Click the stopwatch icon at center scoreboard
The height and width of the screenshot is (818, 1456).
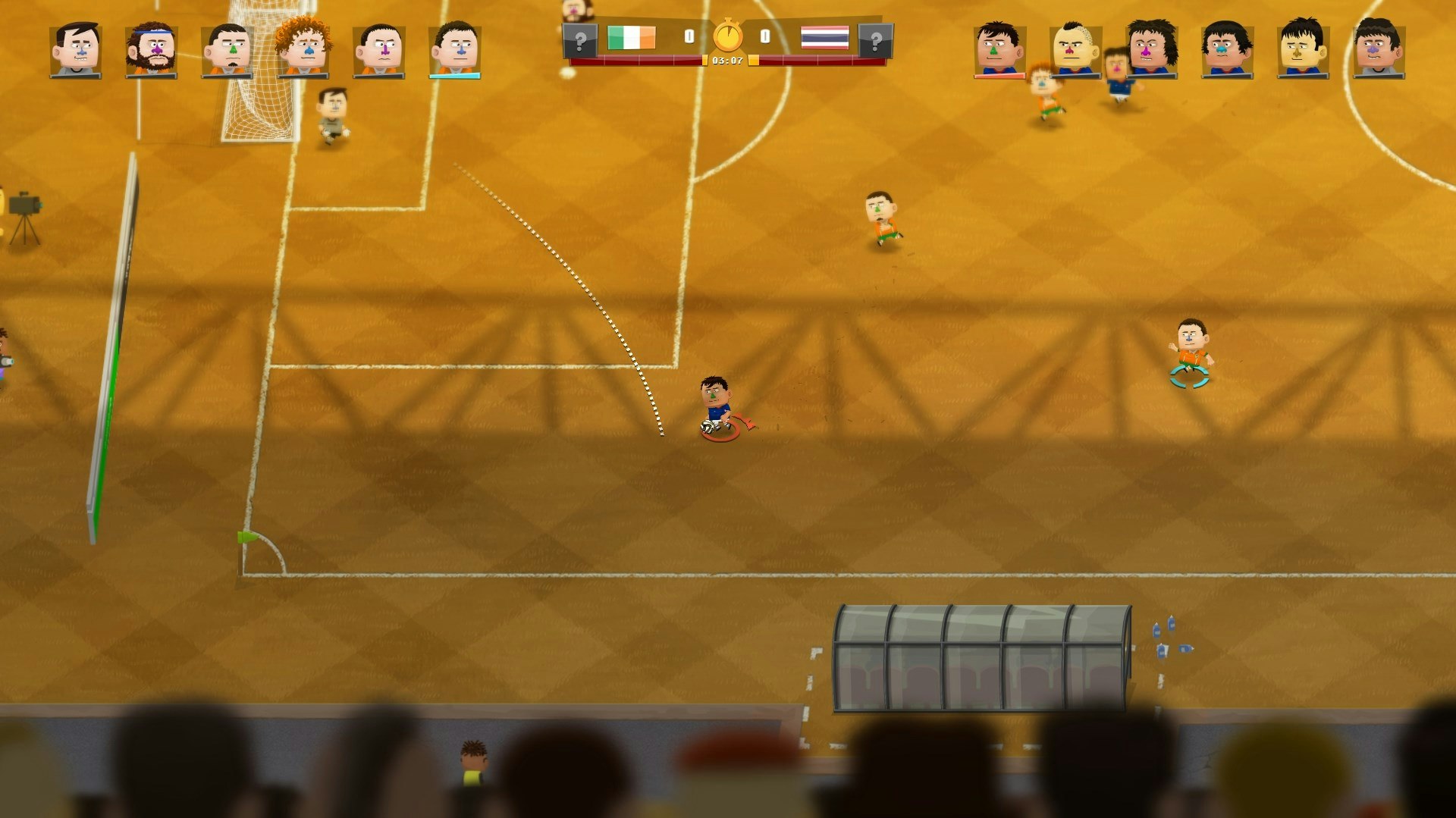click(x=726, y=34)
